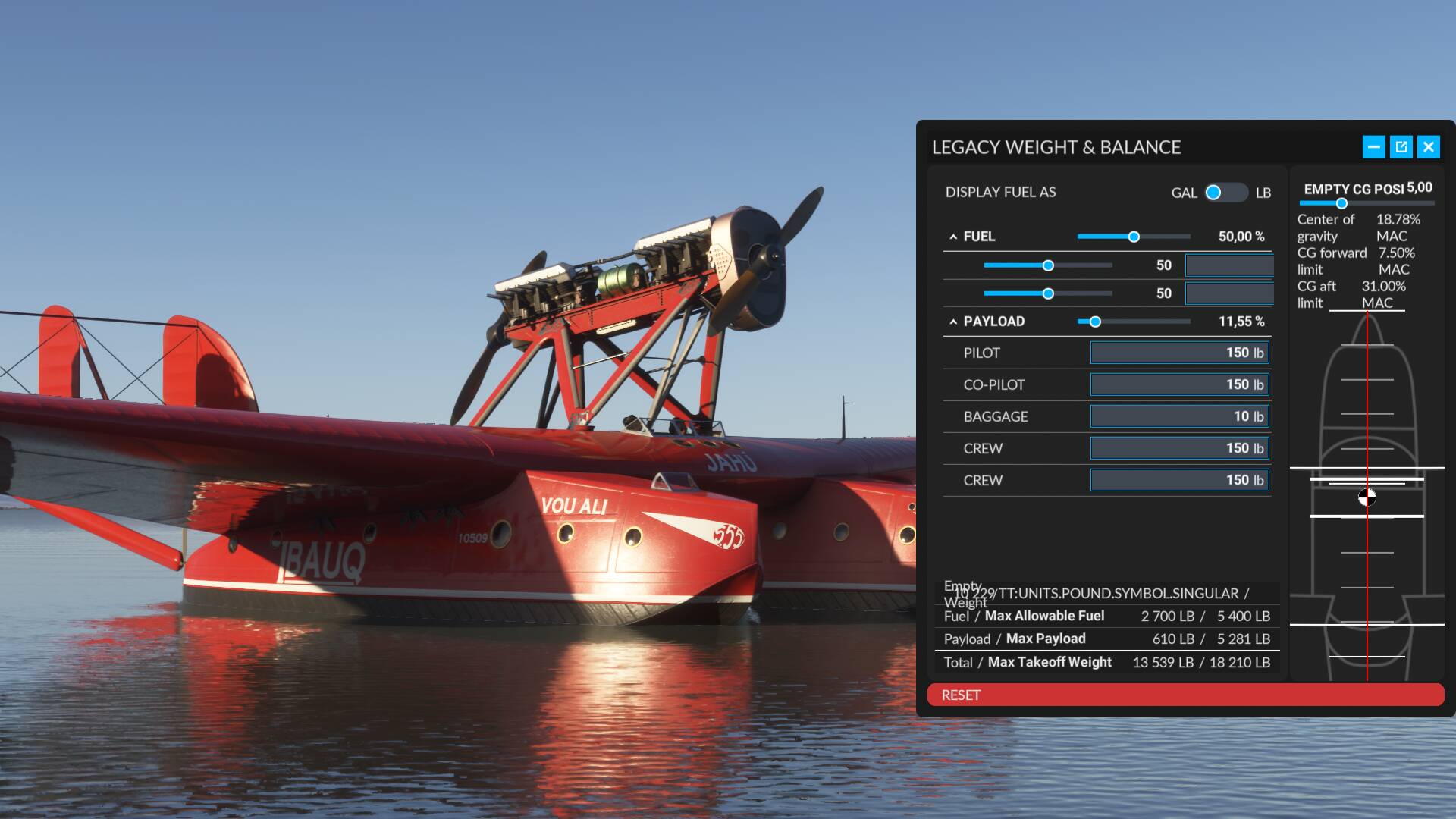Adjust the overall FUEL percentage slider

click(x=1134, y=237)
